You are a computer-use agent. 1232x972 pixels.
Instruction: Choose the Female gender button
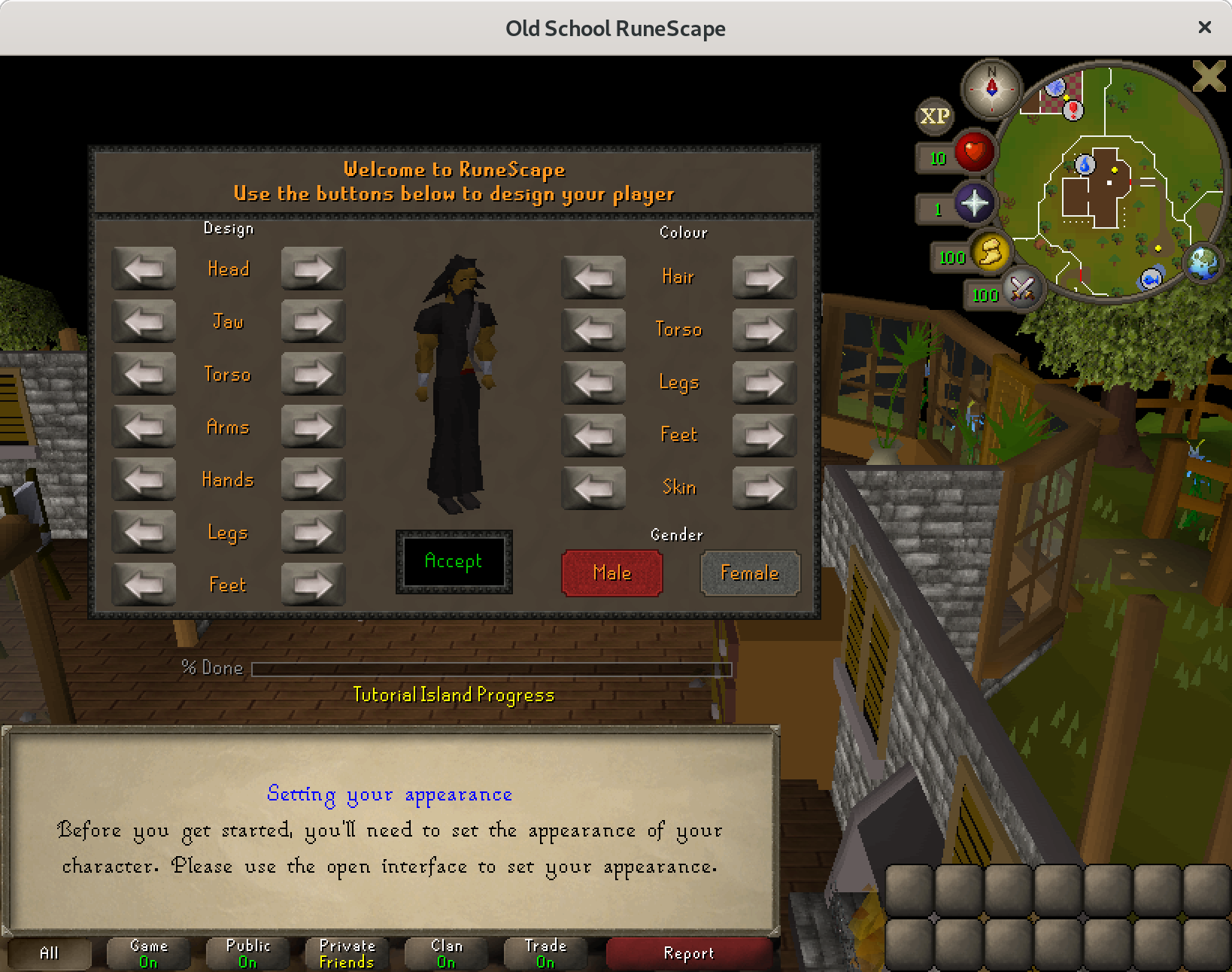coord(749,573)
